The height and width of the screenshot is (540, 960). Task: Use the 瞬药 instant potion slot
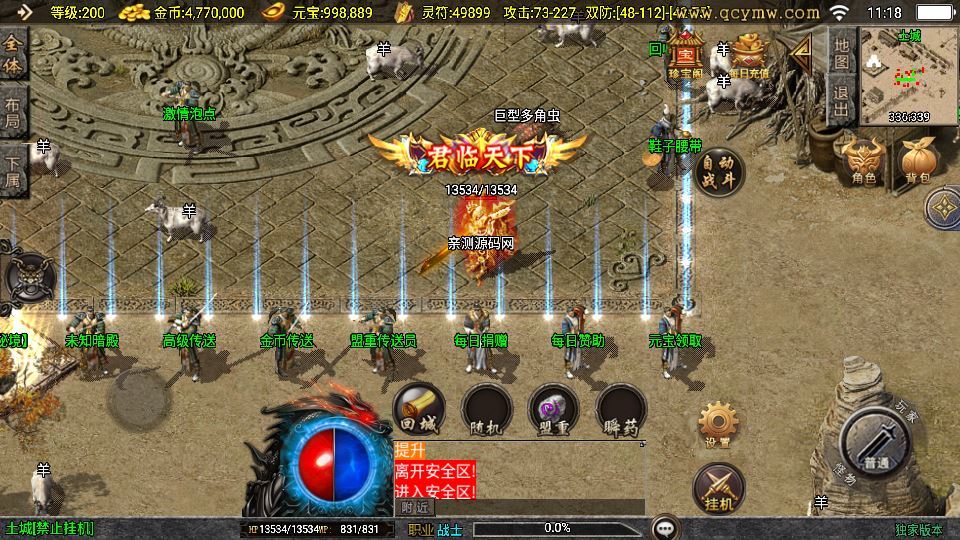(x=621, y=410)
